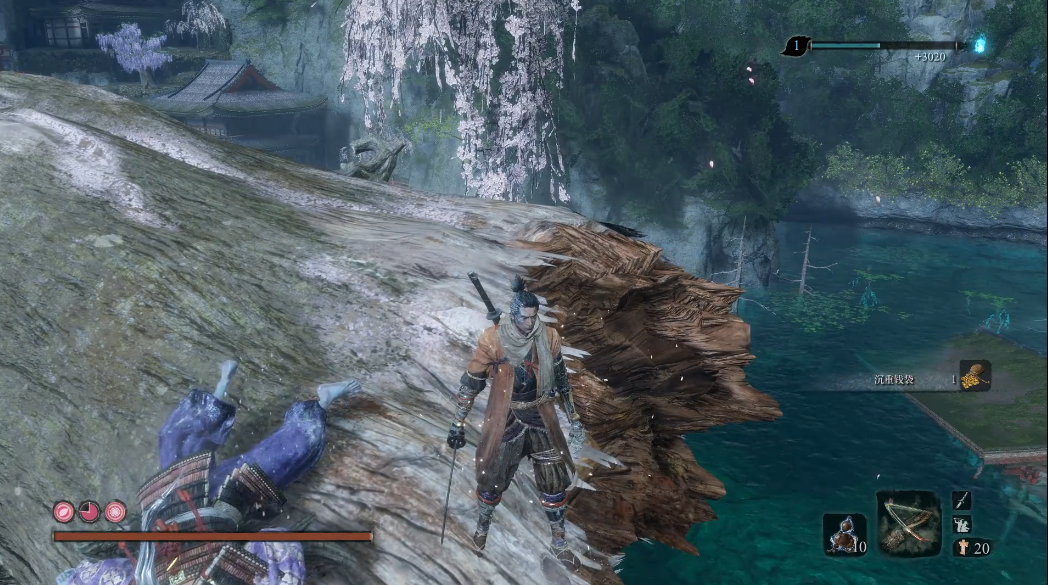The width and height of the screenshot is (1048, 585).
Task: Select the equipped prosthetic tool slot
Action: tap(909, 522)
